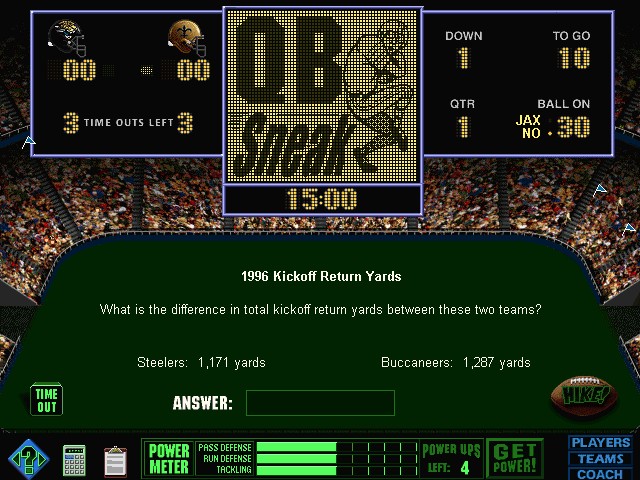Open the clipboard notes icon
Image resolution: width=640 pixels, height=480 pixels.
[x=116, y=460]
